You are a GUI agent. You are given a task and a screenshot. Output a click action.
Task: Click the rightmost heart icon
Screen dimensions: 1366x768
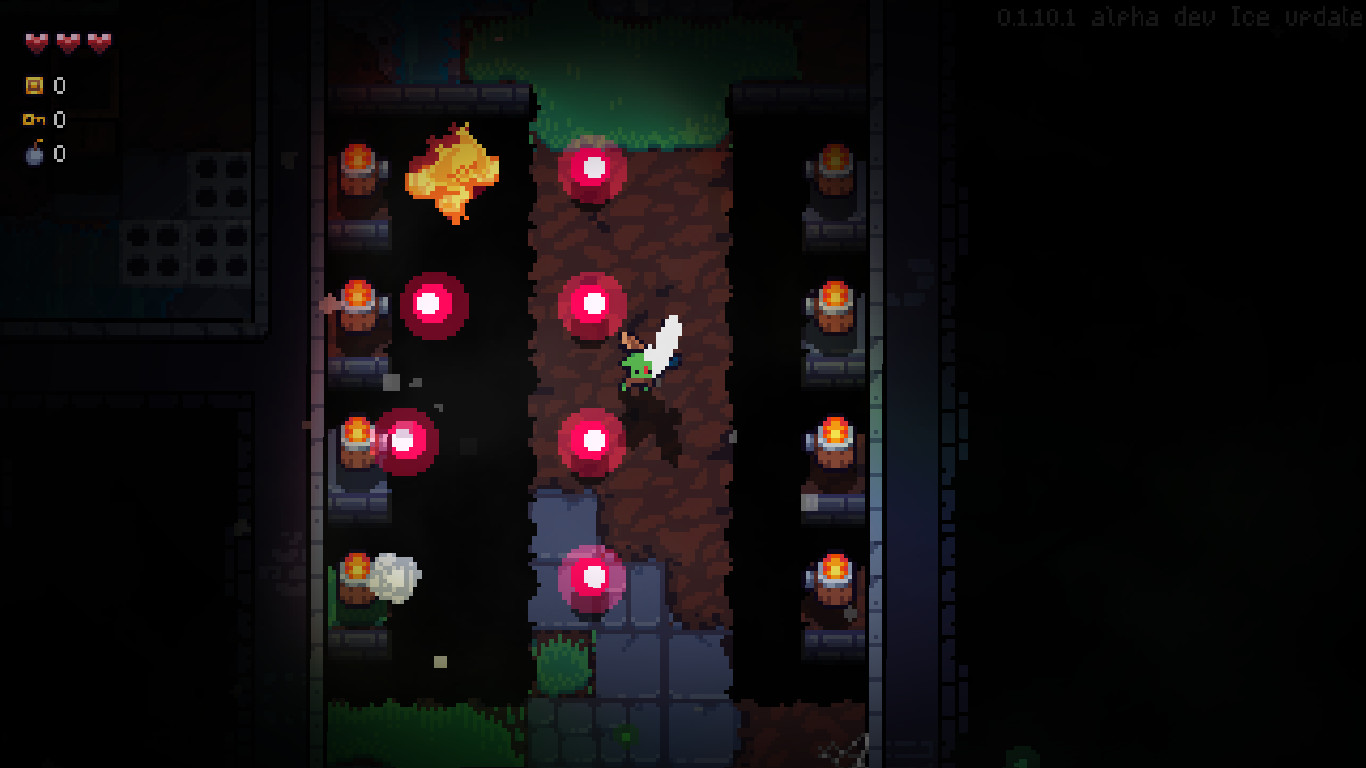tap(97, 42)
